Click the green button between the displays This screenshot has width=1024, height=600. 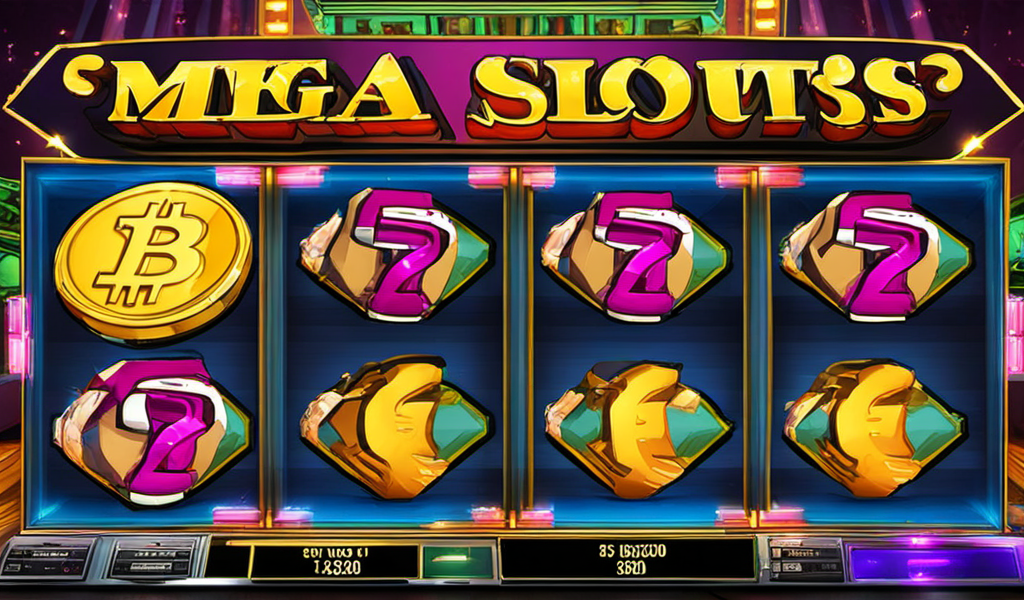click(x=457, y=560)
